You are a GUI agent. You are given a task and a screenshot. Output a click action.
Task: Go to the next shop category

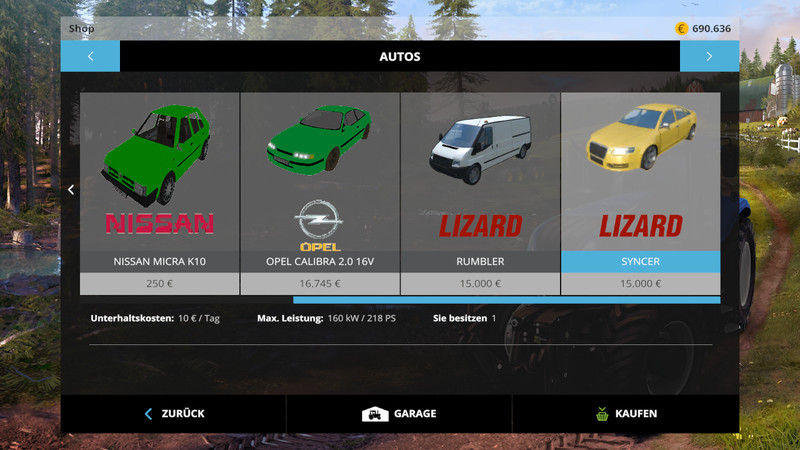click(709, 56)
